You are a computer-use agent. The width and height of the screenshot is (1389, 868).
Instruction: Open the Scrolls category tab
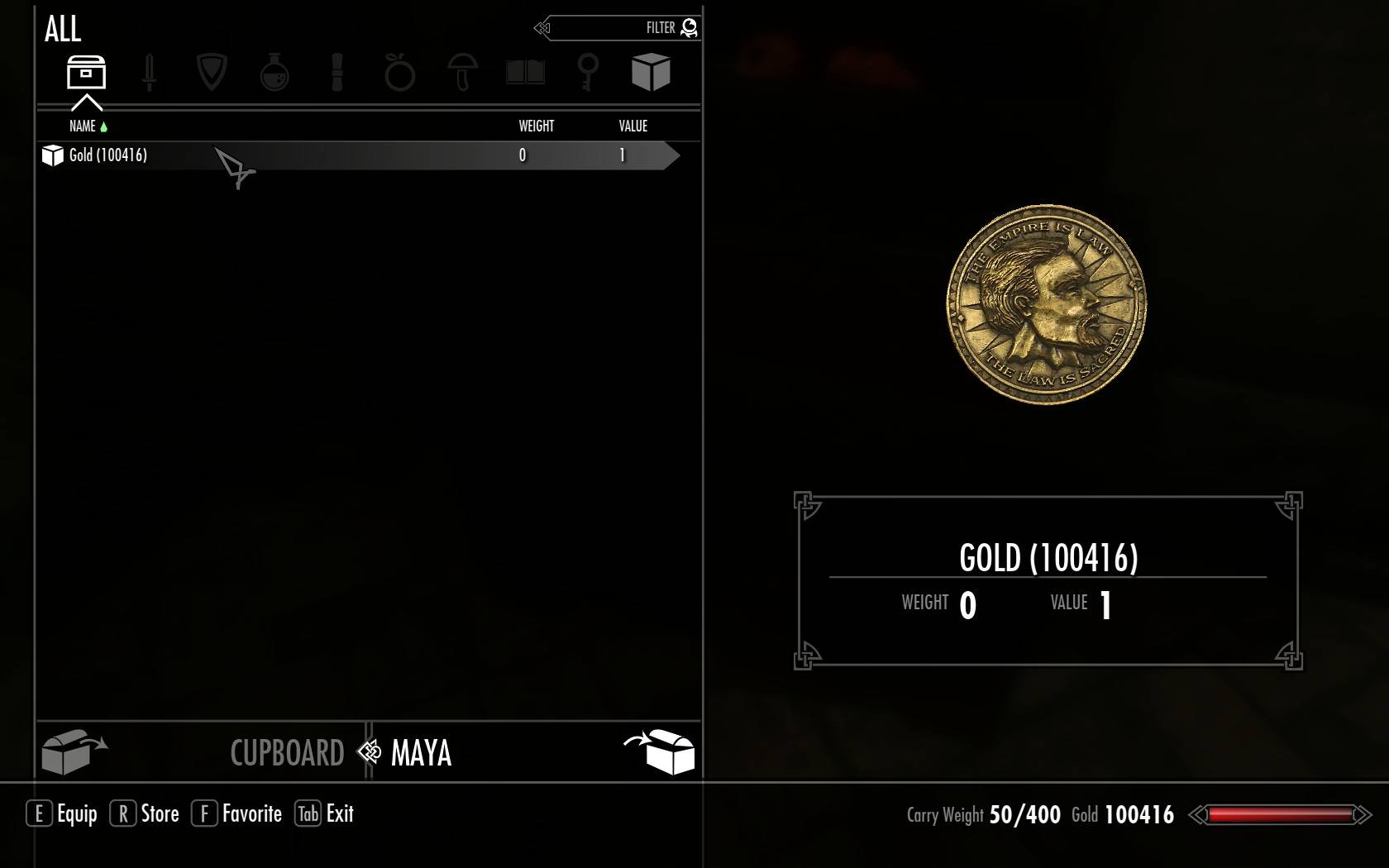pos(337,73)
